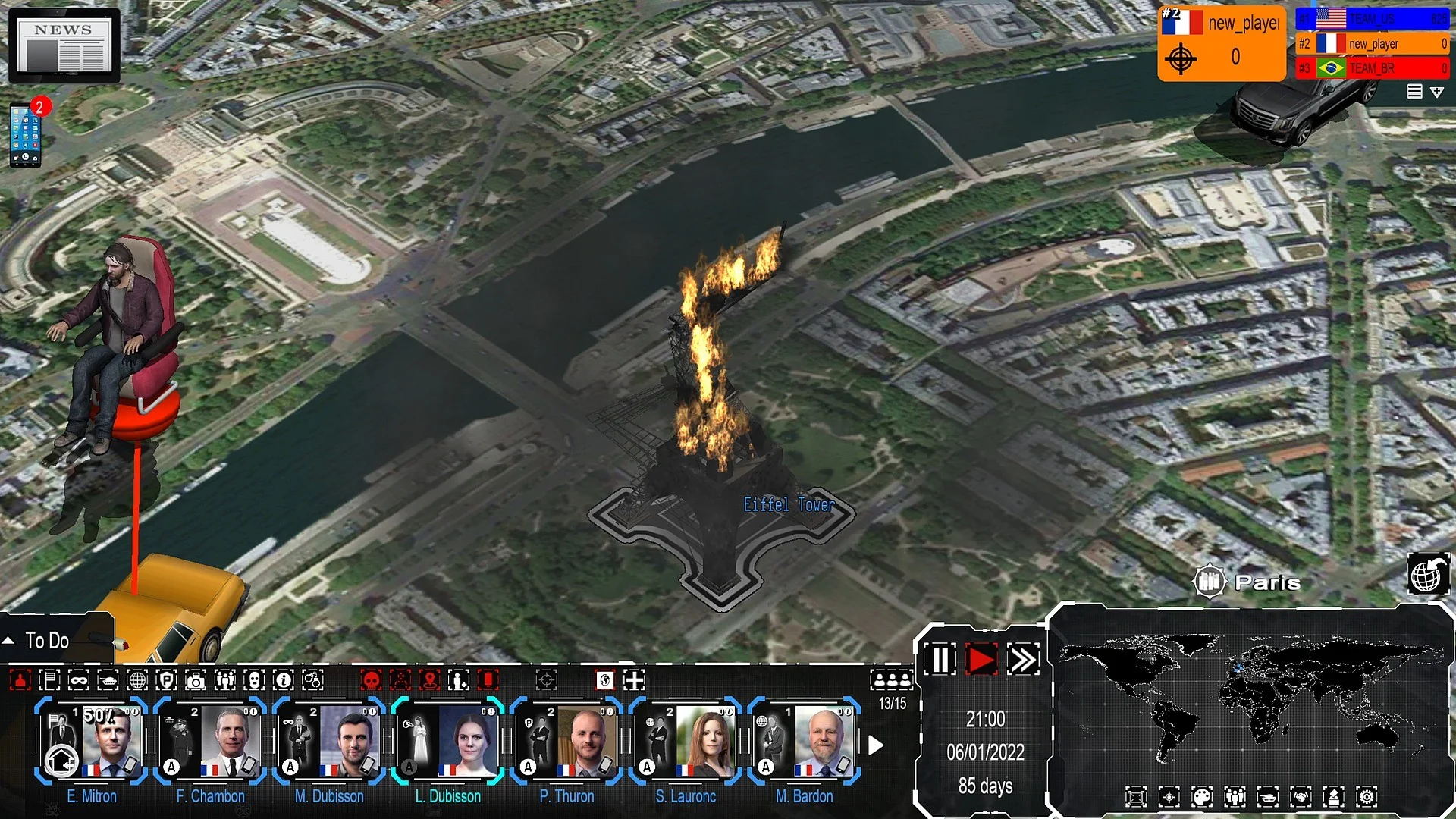Open the settings gear in bottom right
The image size is (1456, 819).
(1367, 796)
